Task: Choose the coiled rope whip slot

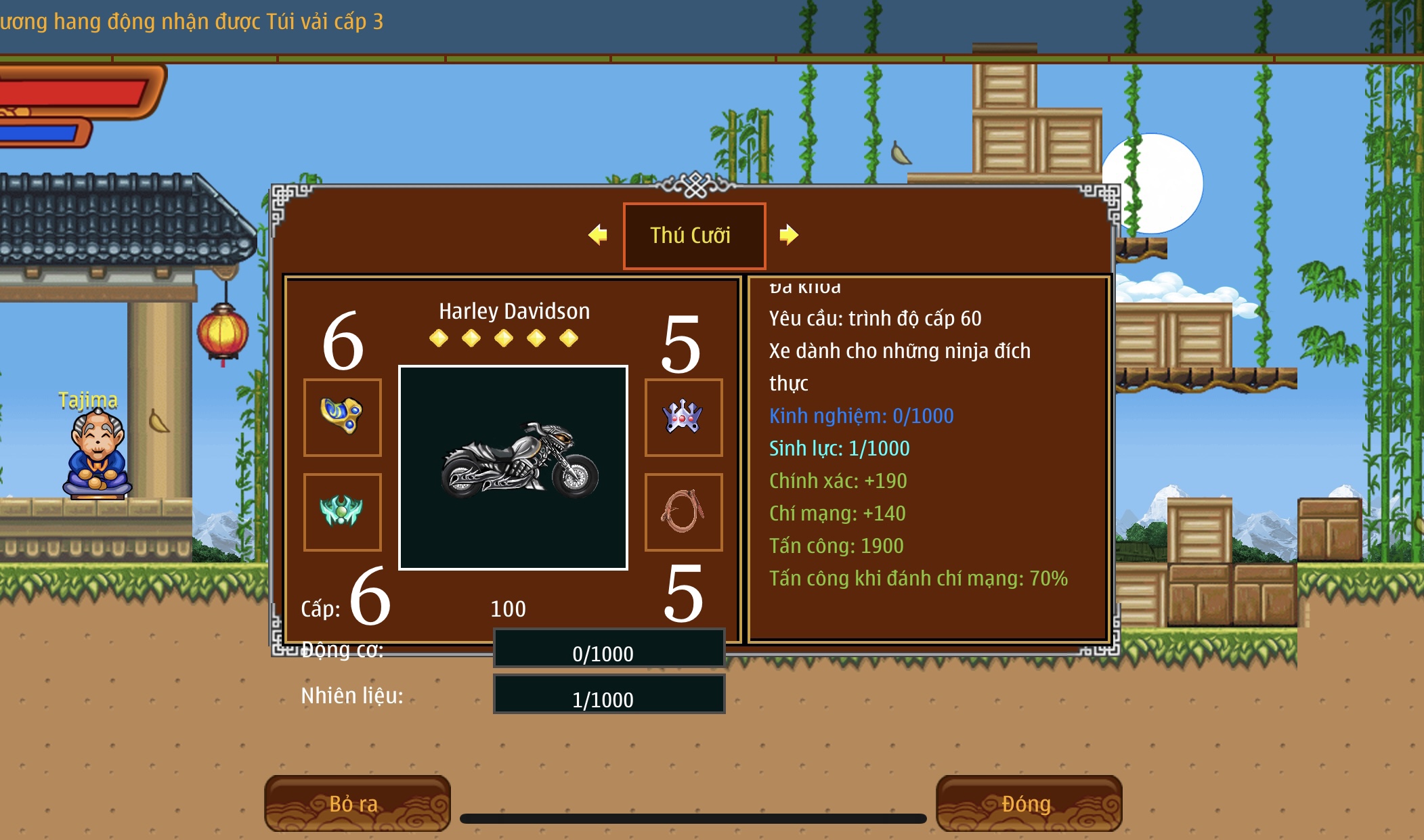Action: (x=683, y=512)
